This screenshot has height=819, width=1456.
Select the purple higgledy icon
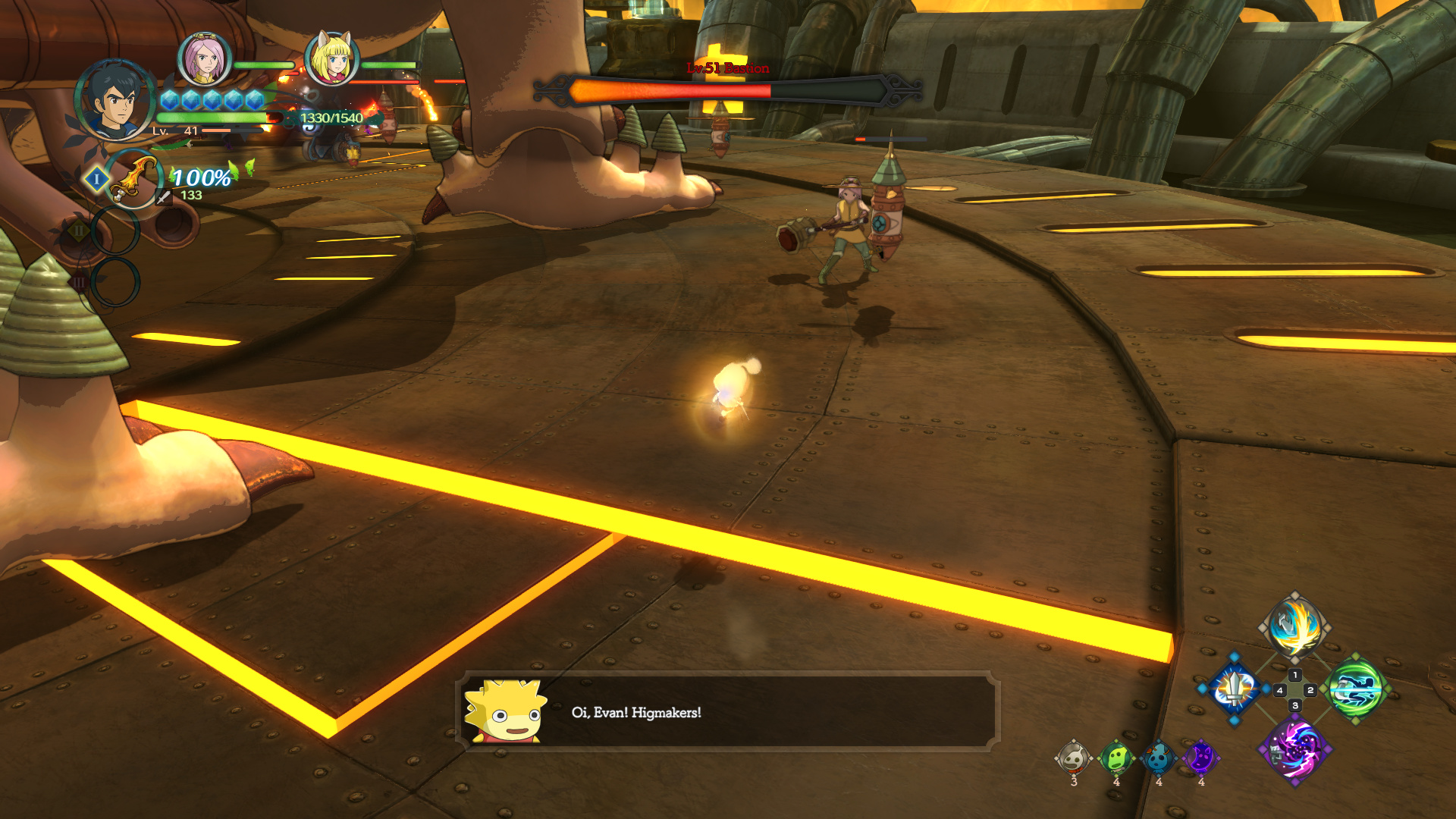[x=1201, y=758]
